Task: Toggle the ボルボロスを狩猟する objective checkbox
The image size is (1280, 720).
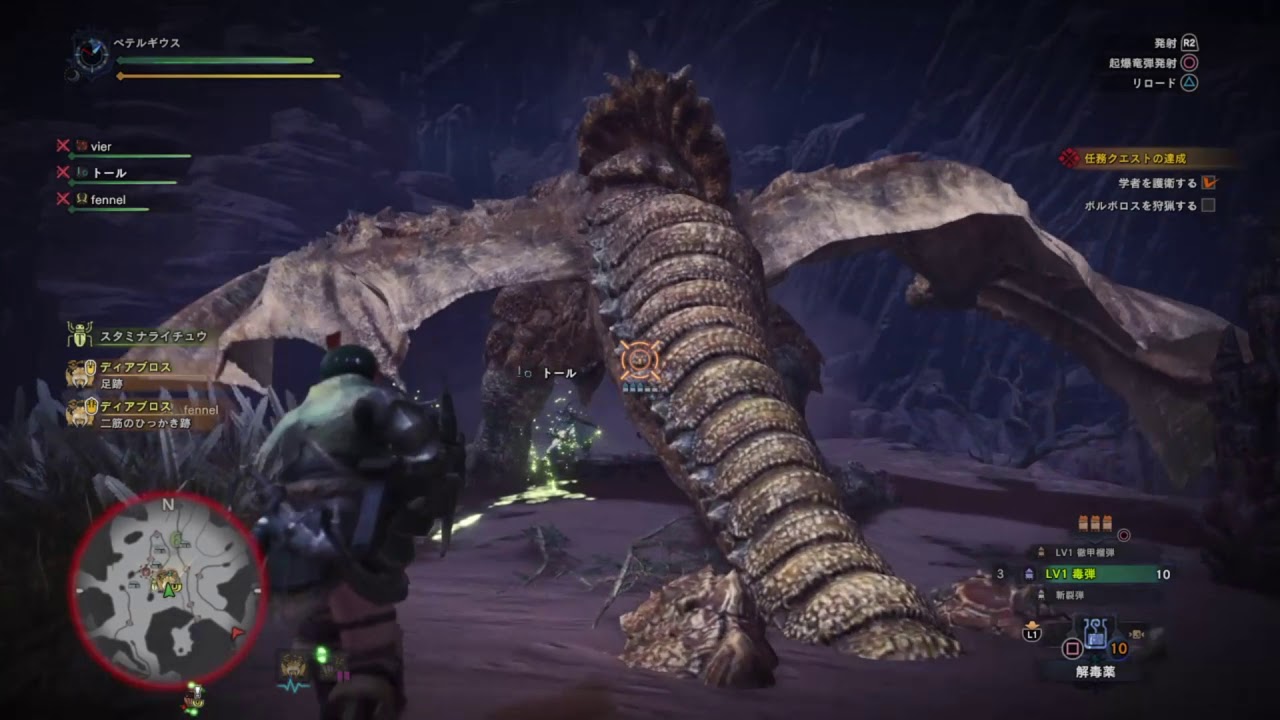Action: 1208,206
